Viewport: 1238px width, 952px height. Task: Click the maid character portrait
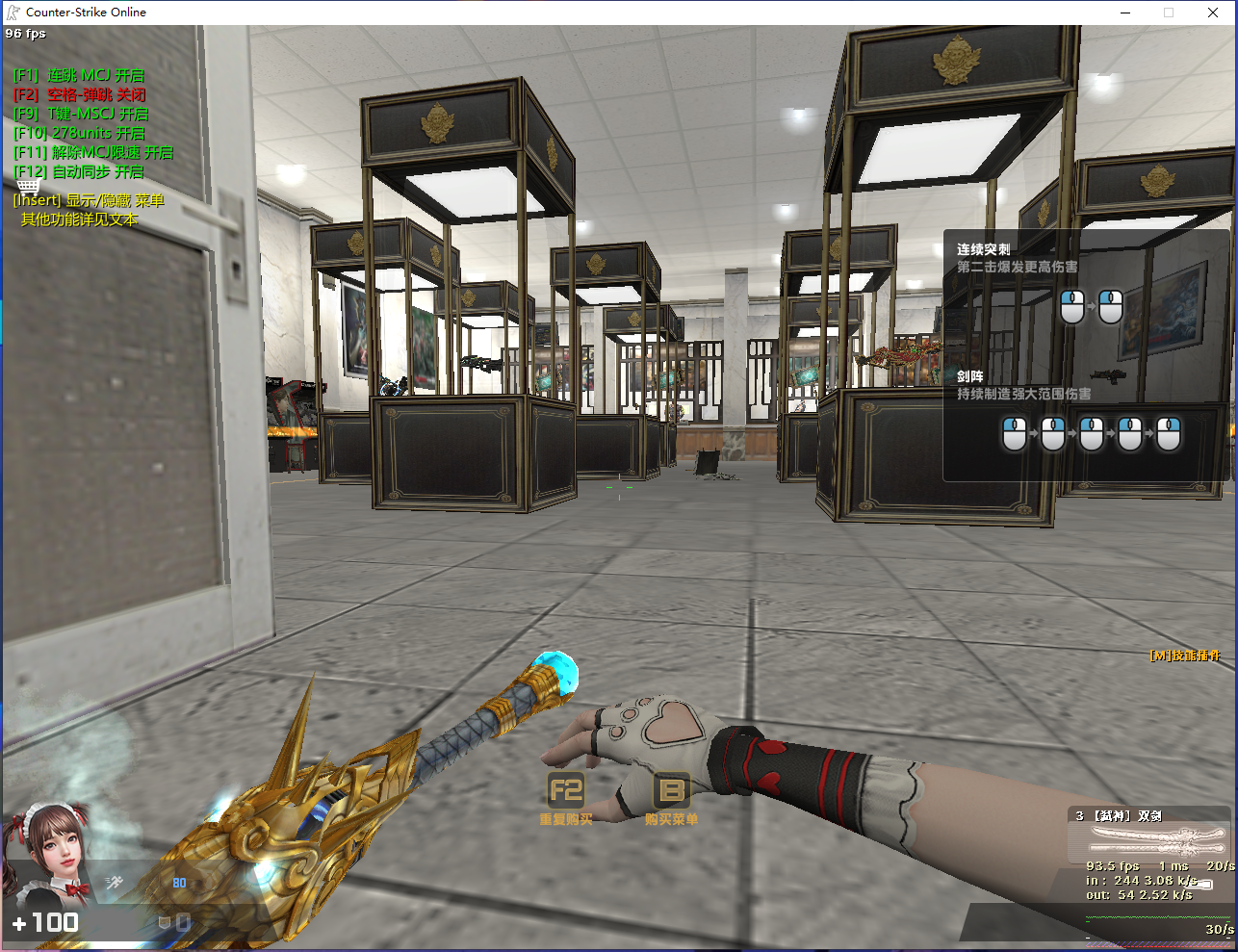point(50,853)
